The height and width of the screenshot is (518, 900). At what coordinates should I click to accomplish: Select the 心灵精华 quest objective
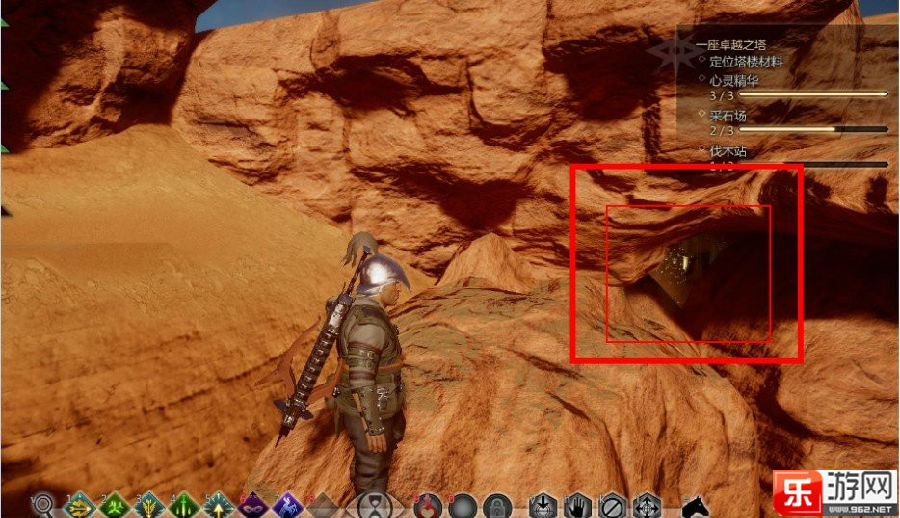pyautogui.click(x=733, y=79)
